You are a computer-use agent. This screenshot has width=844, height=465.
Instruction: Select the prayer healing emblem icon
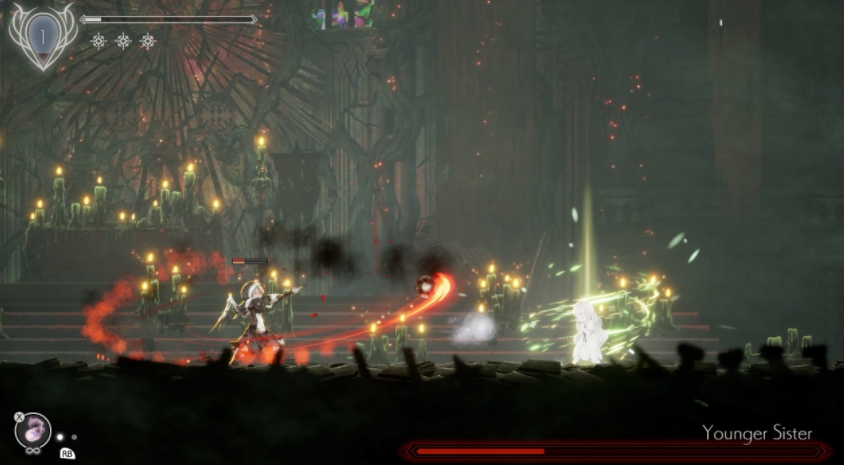[43, 36]
